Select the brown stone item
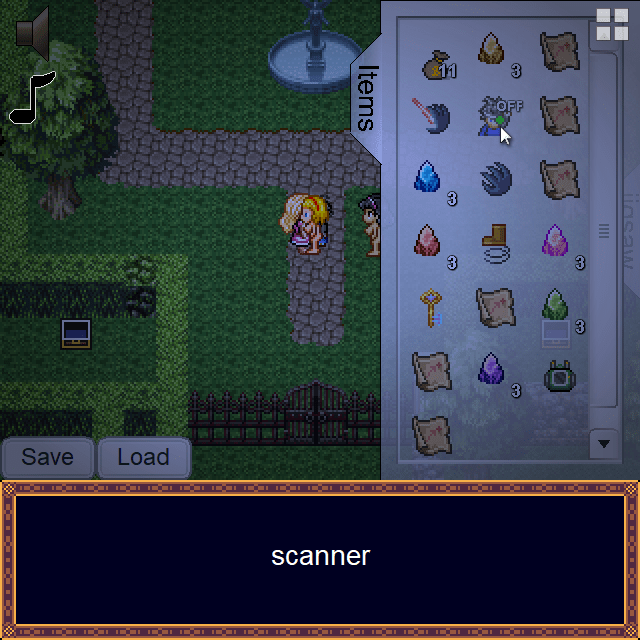This screenshot has width=640, height=640. [492, 50]
